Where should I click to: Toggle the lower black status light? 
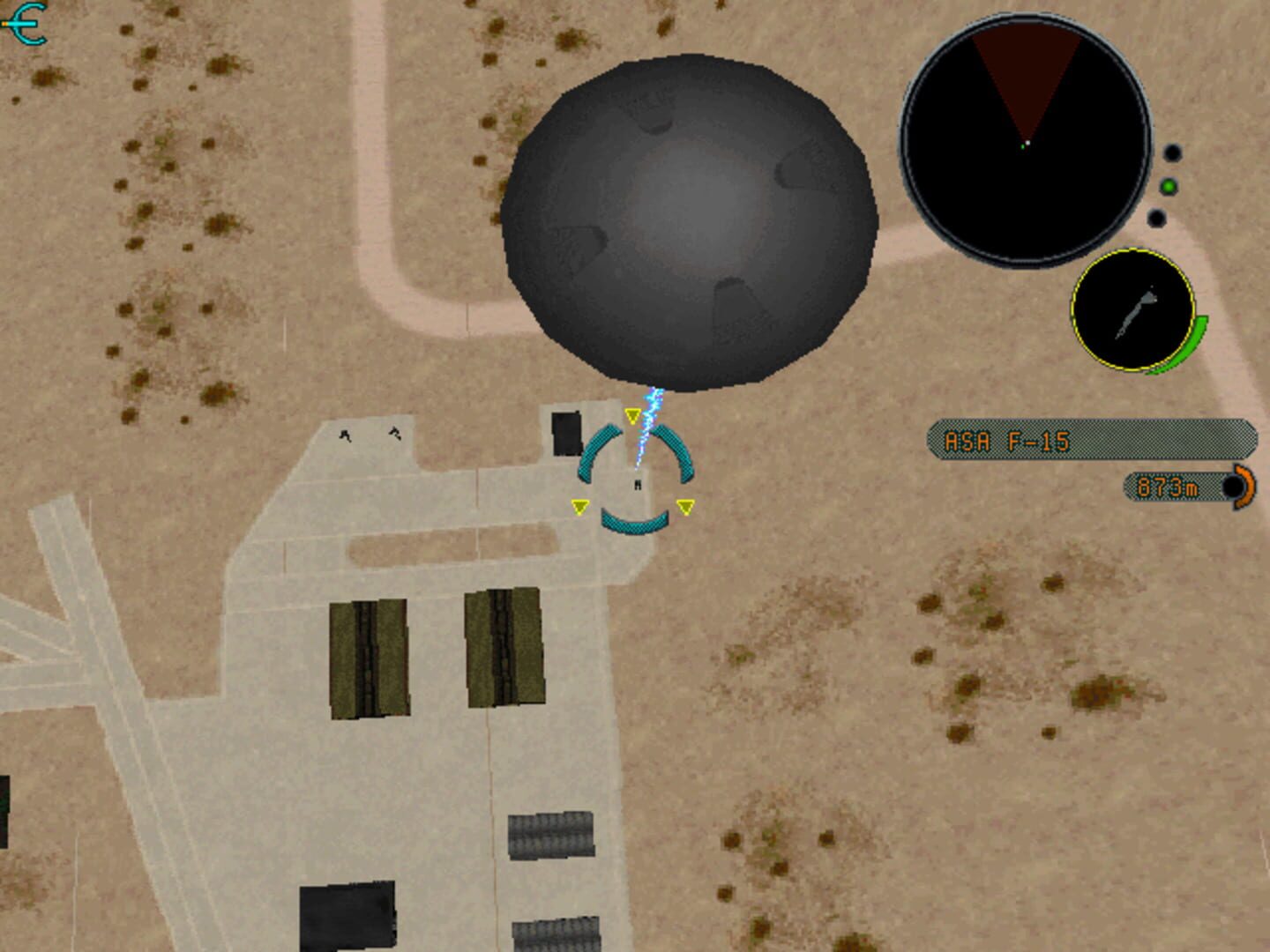pos(1155,216)
